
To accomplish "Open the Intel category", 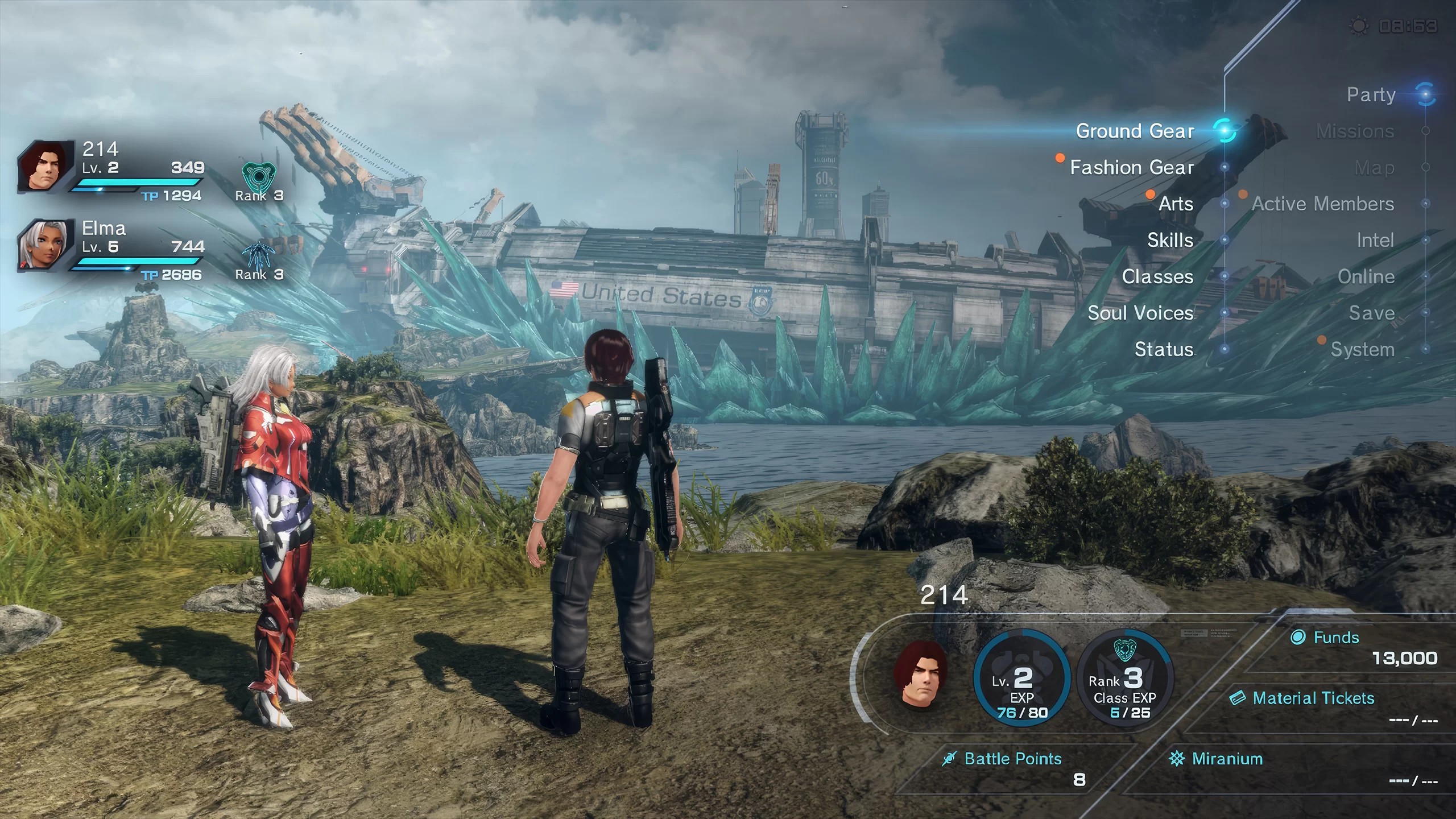I will (1375, 241).
